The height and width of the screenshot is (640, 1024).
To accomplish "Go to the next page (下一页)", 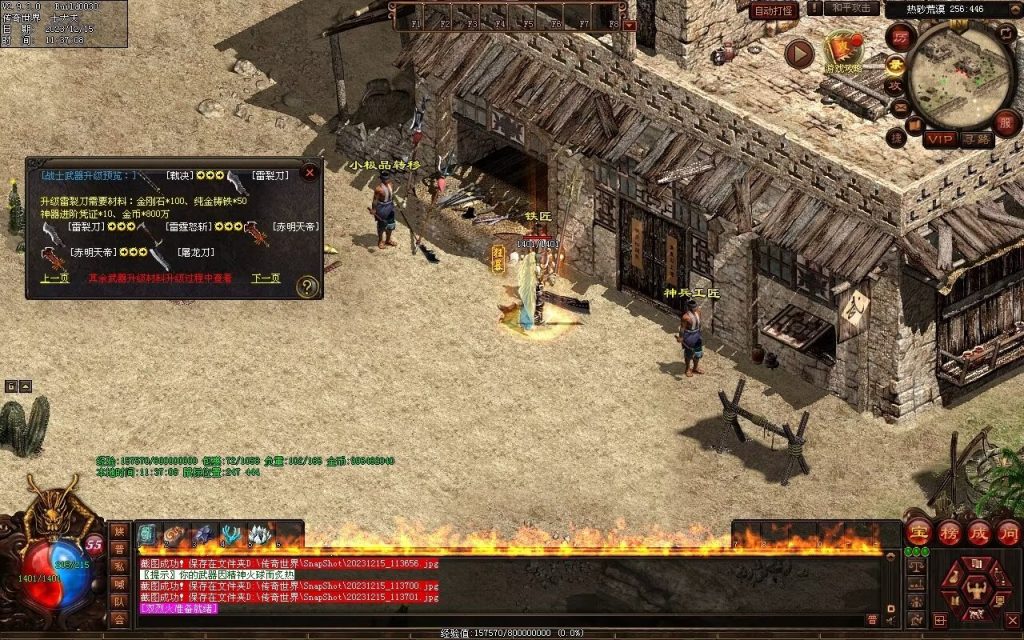I will 265,279.
